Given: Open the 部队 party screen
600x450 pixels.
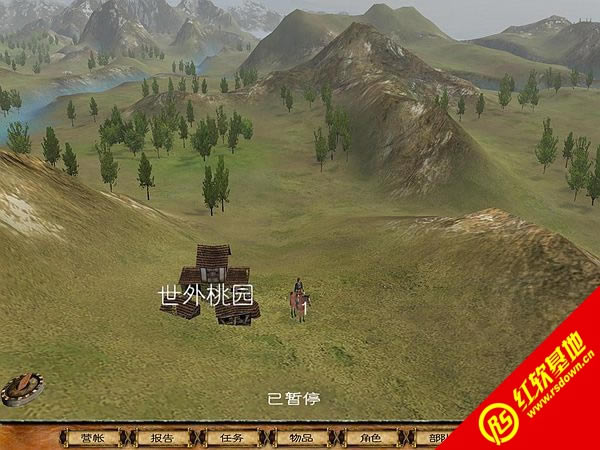Looking at the screenshot, I should click(435, 438).
